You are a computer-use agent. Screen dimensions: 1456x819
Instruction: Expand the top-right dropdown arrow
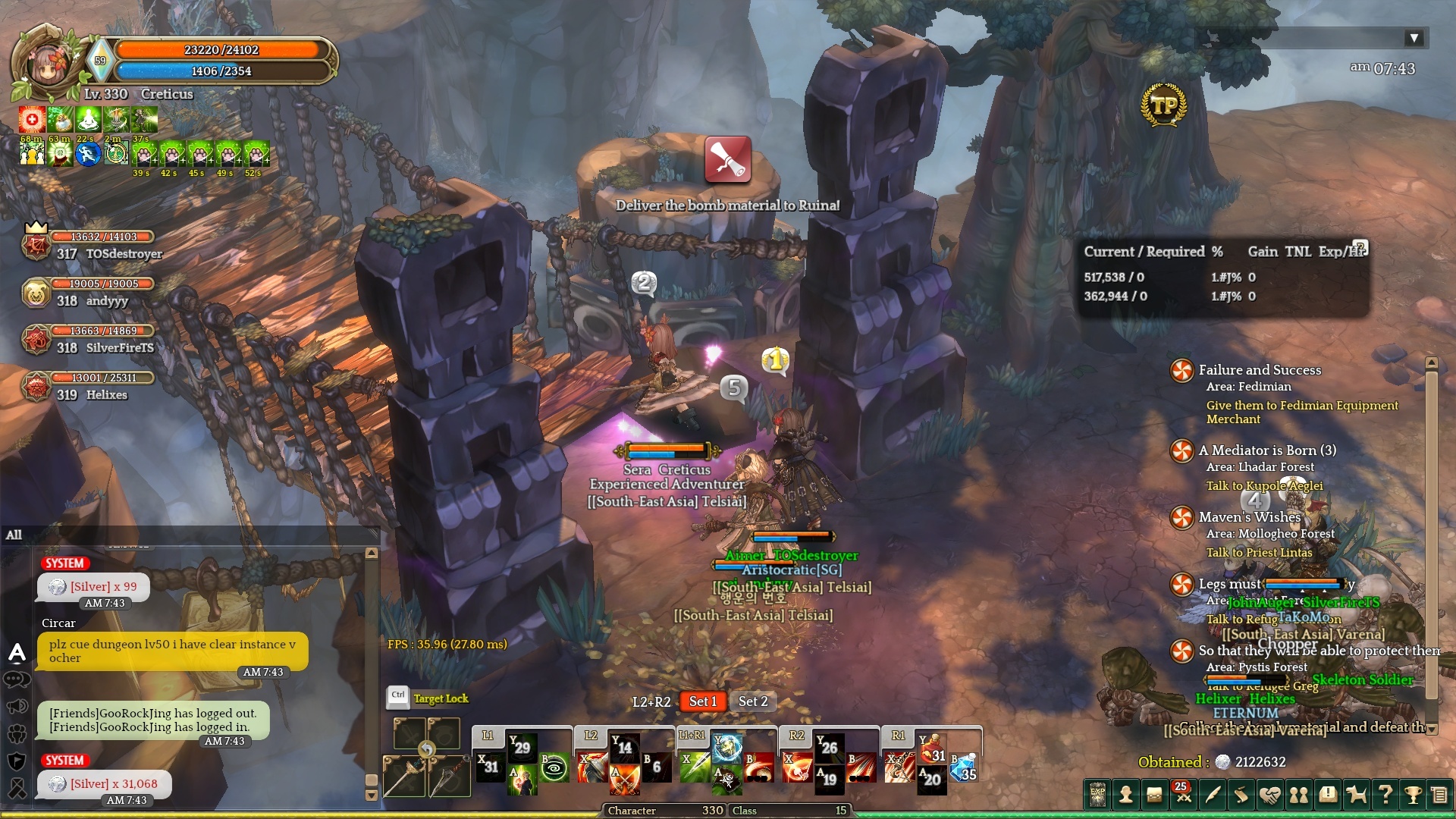(x=1414, y=38)
